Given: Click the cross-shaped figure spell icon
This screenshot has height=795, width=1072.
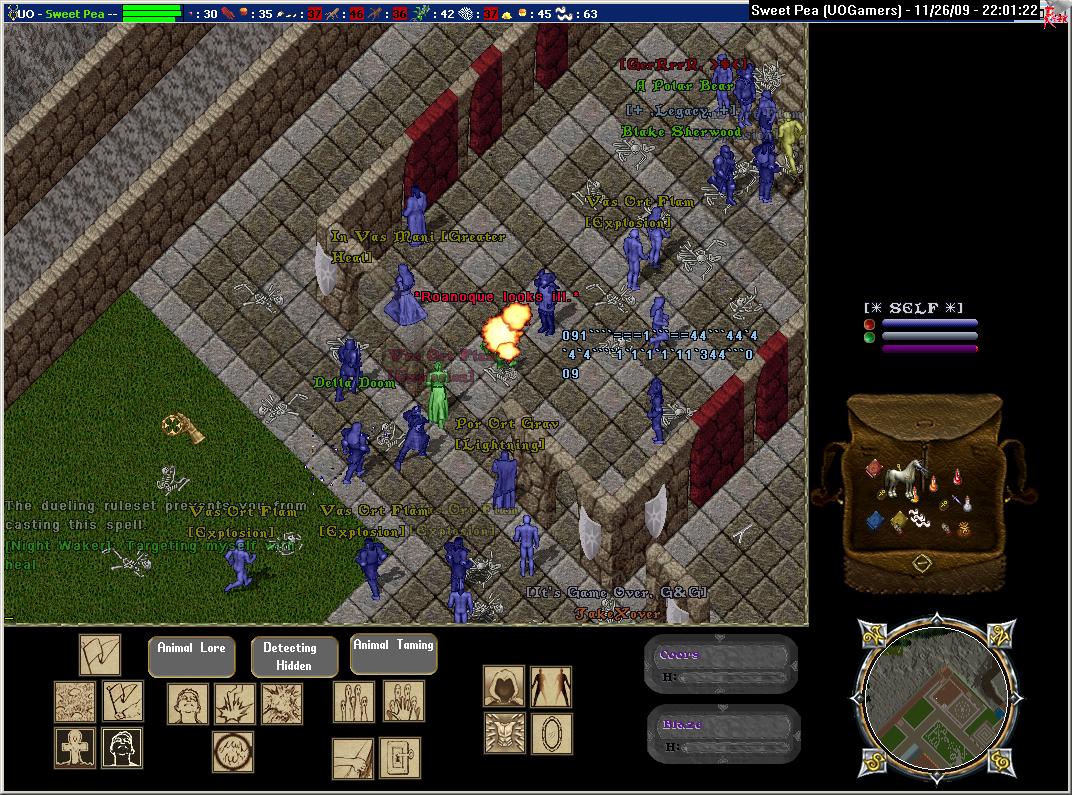Looking at the screenshot, I should (x=75, y=748).
